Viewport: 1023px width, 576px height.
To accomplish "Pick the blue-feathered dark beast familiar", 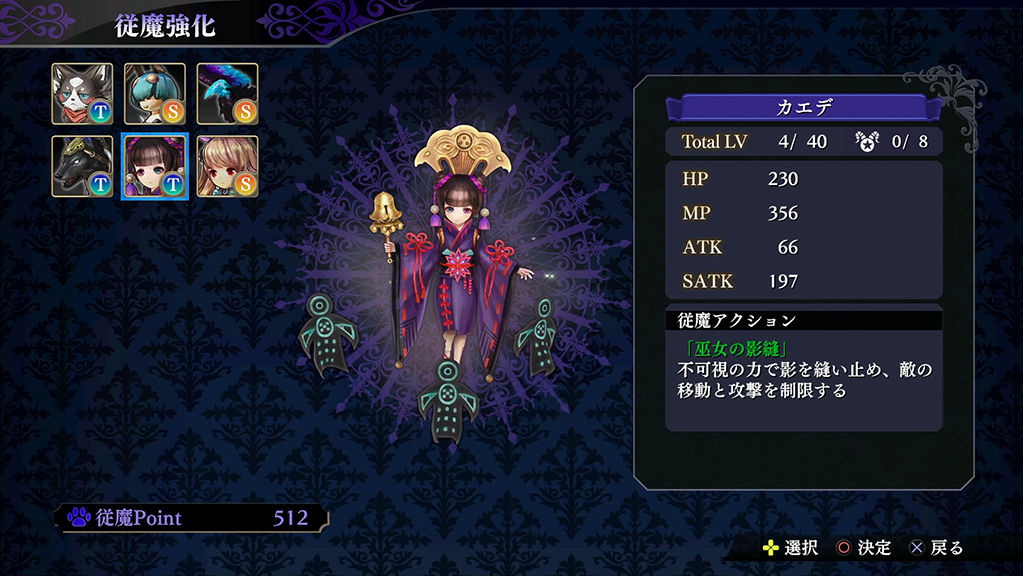I will 227,94.
